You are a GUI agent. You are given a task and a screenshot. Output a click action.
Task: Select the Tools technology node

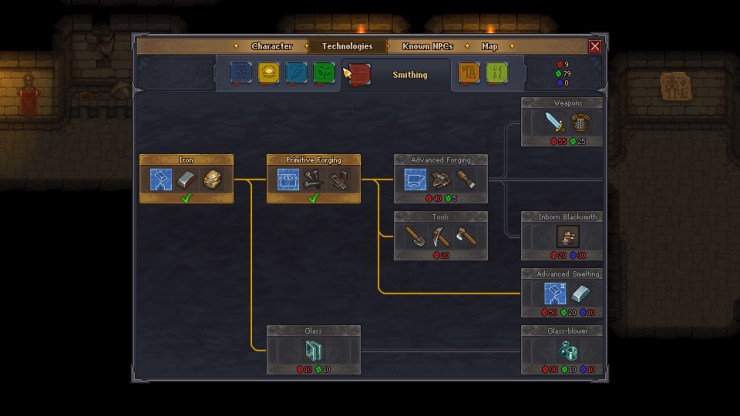point(441,236)
